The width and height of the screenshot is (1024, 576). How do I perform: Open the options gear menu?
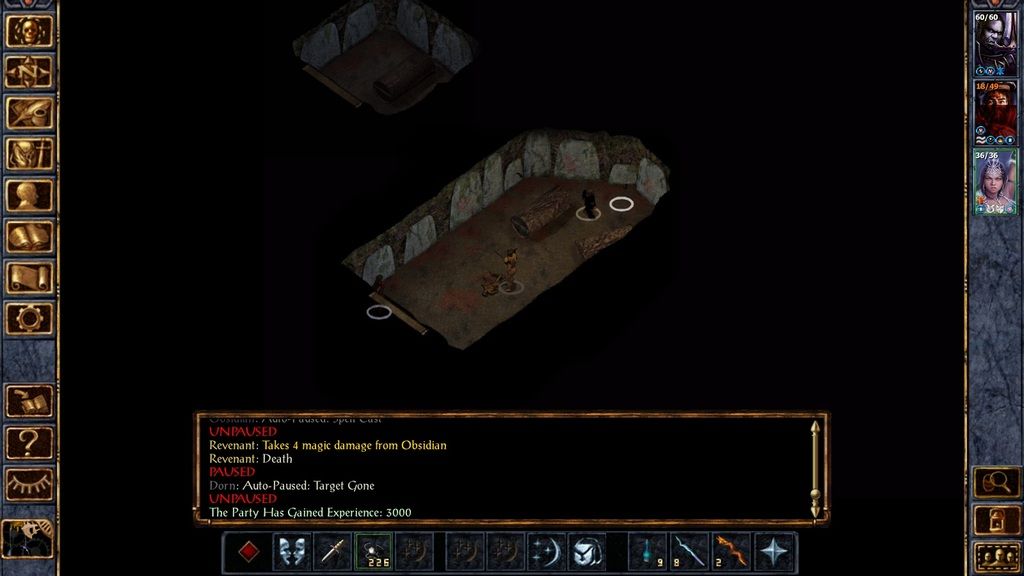(x=29, y=318)
